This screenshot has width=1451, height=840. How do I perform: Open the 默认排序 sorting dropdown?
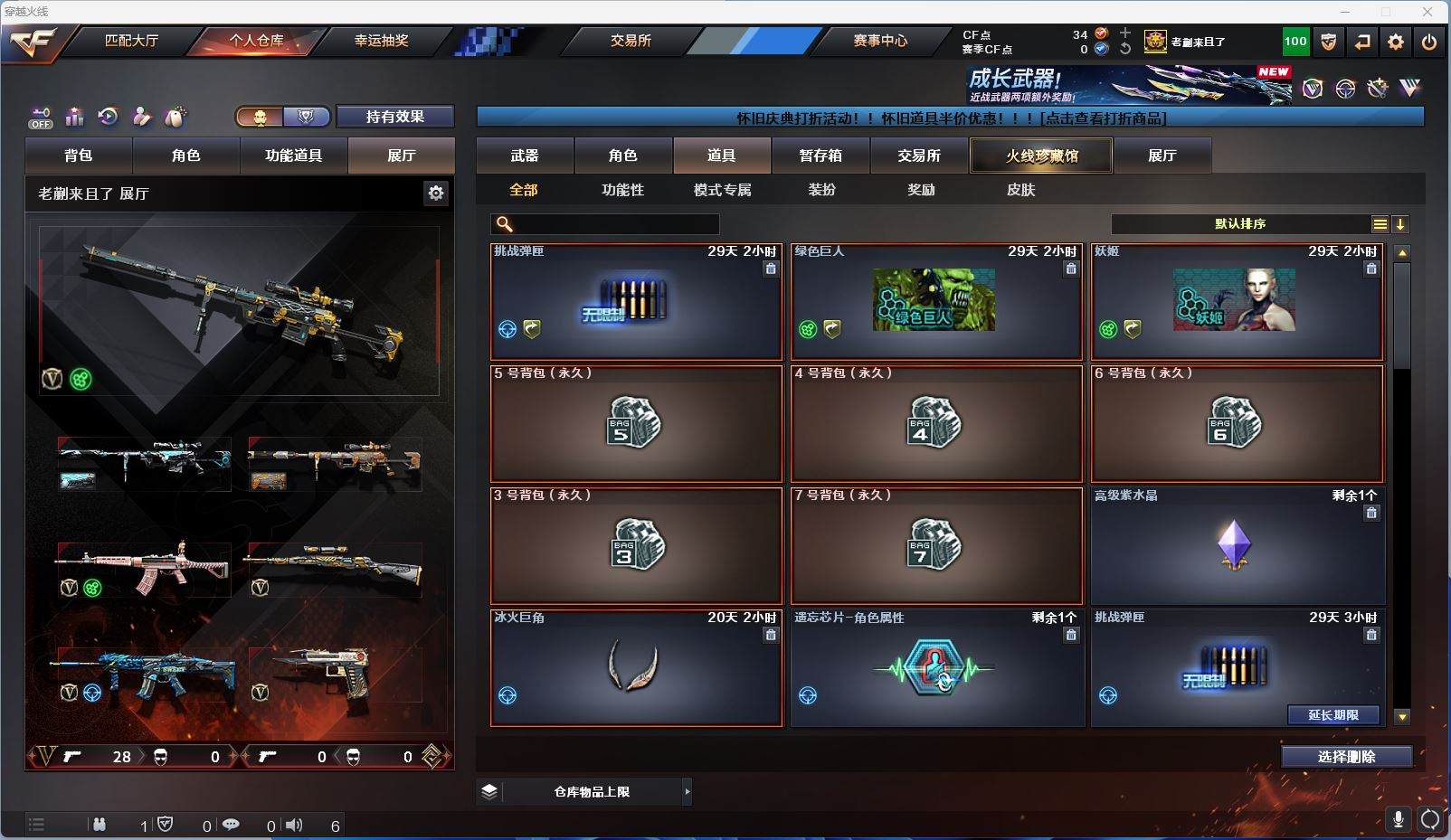[x=1240, y=224]
